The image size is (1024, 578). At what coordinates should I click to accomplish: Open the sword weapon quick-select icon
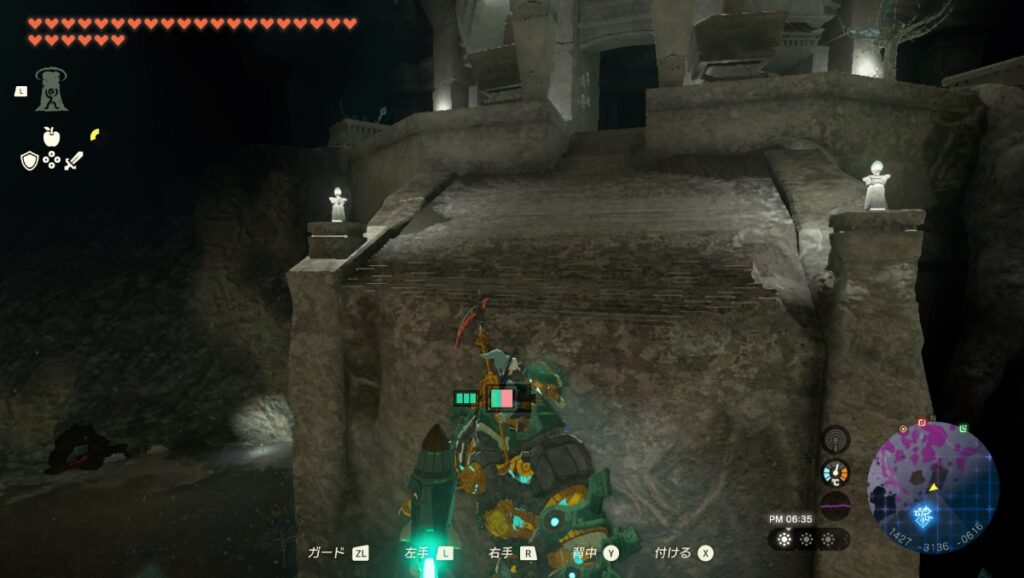point(73,161)
